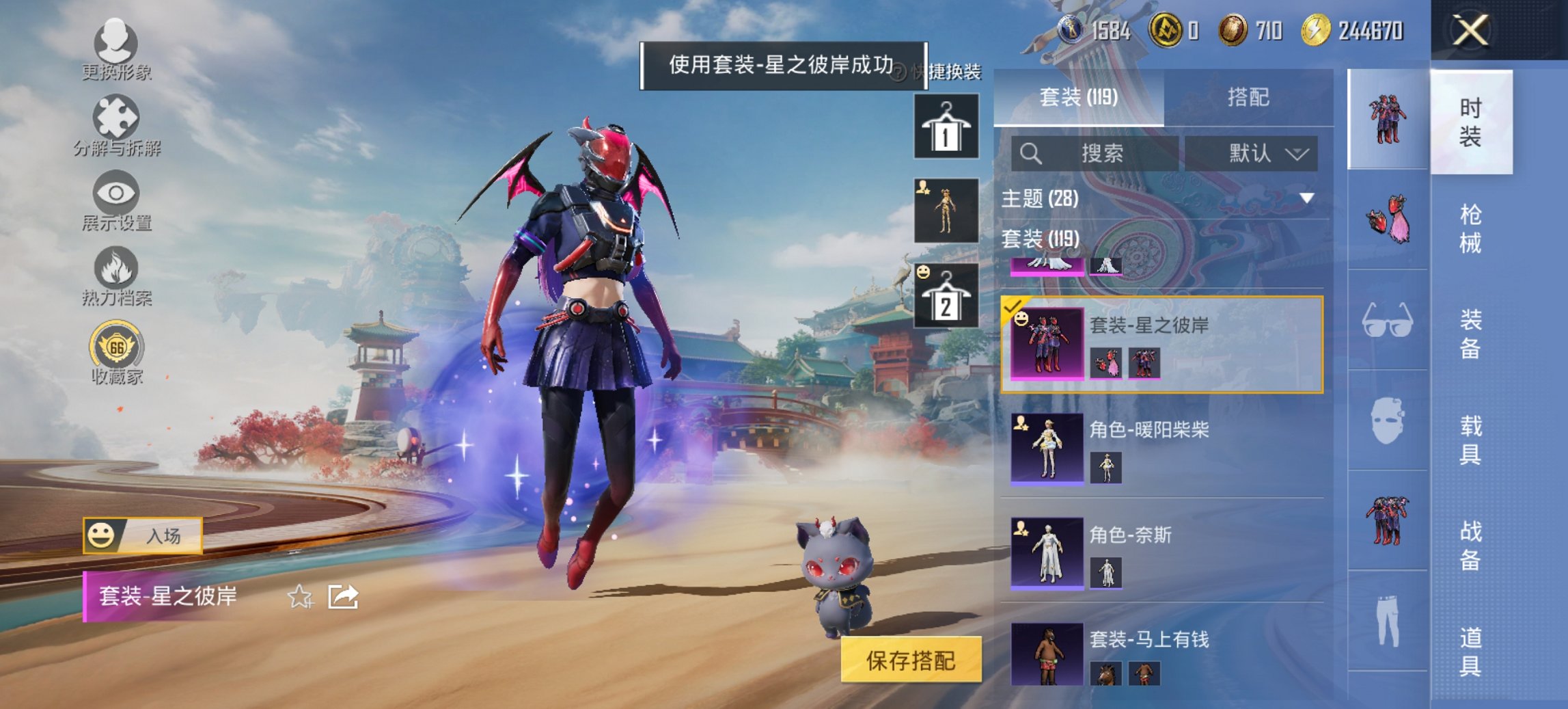Click the 搜索 search input field

pos(1093,153)
